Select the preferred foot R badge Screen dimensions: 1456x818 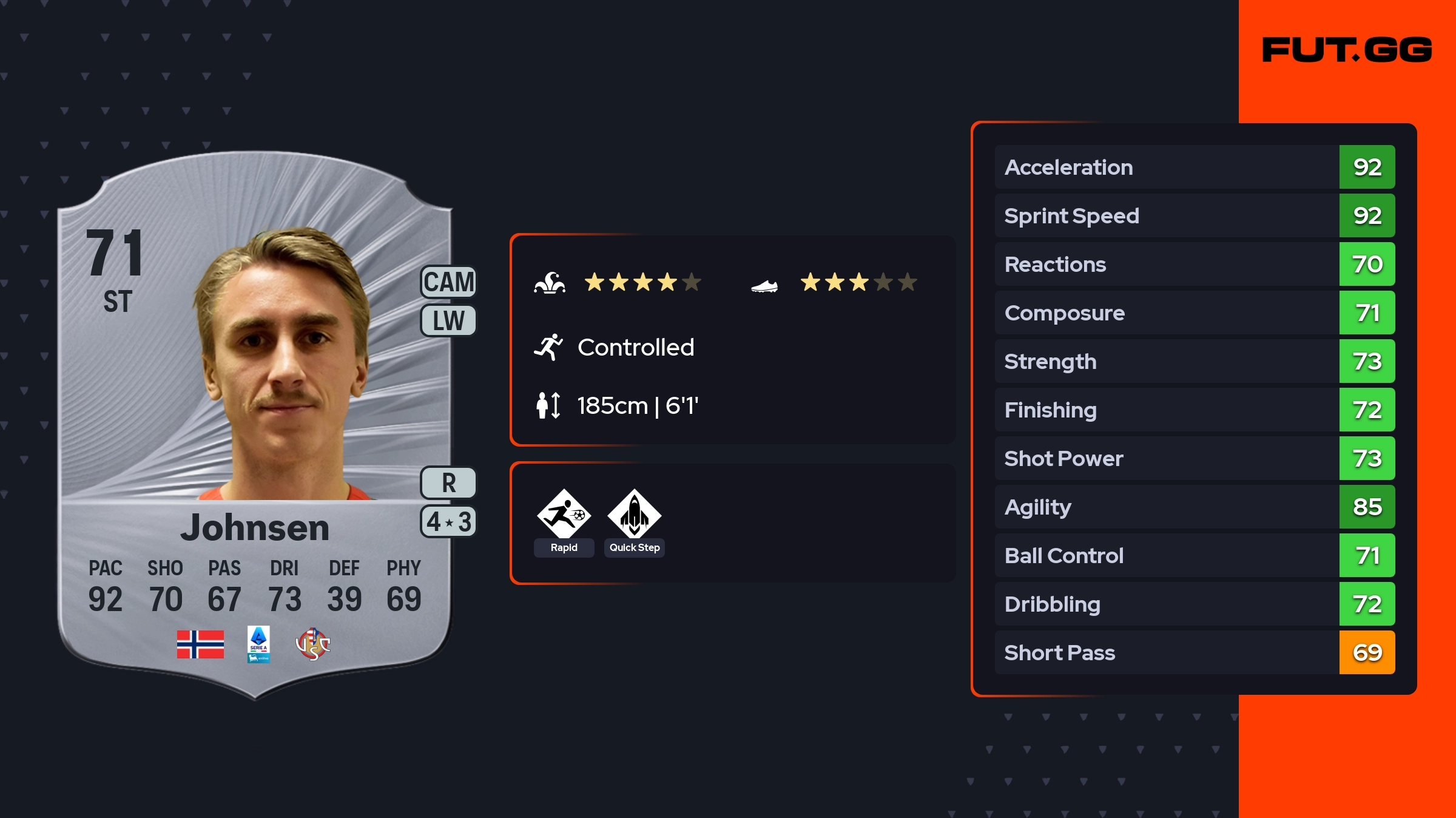tap(448, 483)
